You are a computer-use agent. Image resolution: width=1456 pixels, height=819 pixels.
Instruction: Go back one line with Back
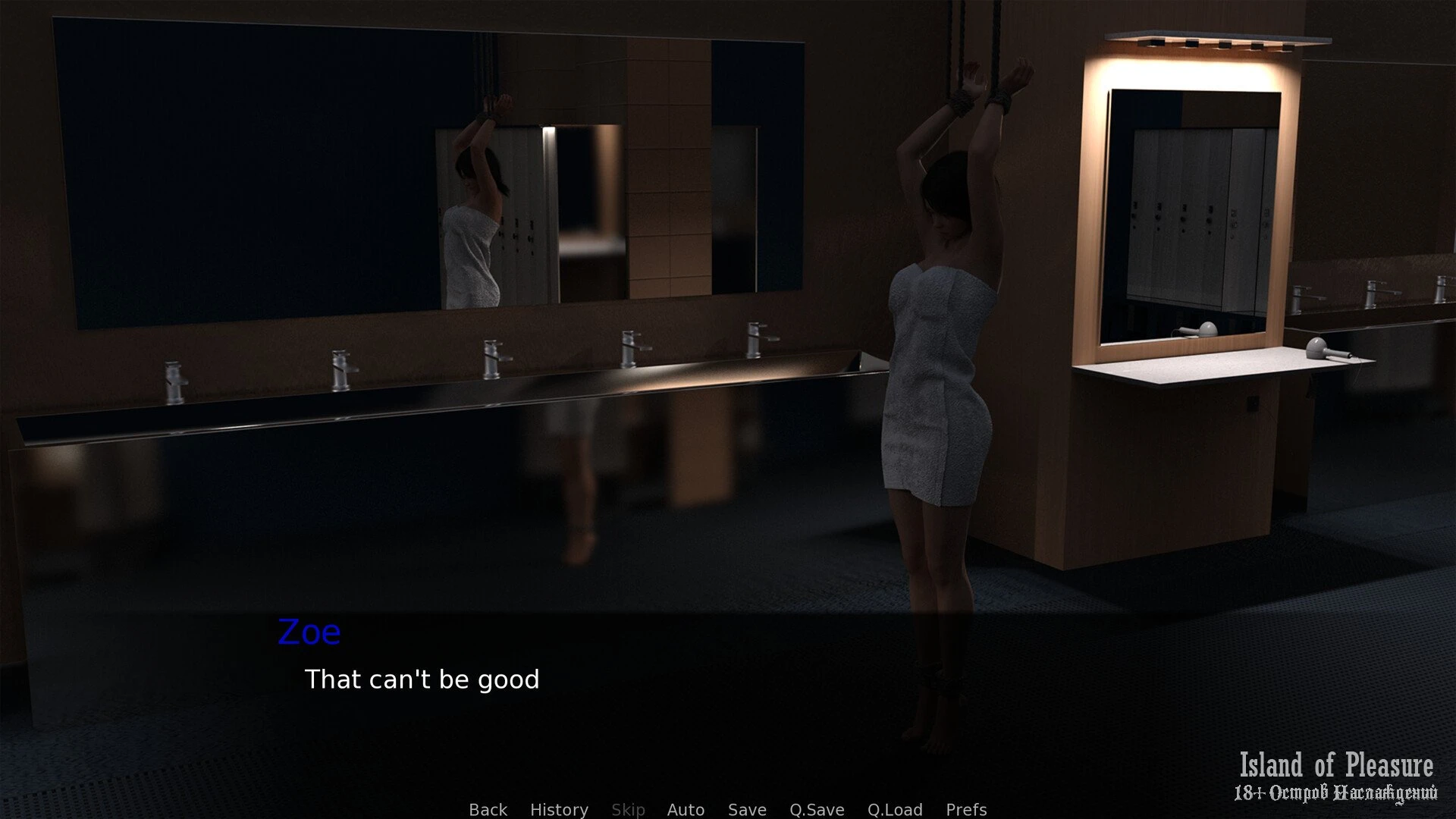(x=488, y=809)
